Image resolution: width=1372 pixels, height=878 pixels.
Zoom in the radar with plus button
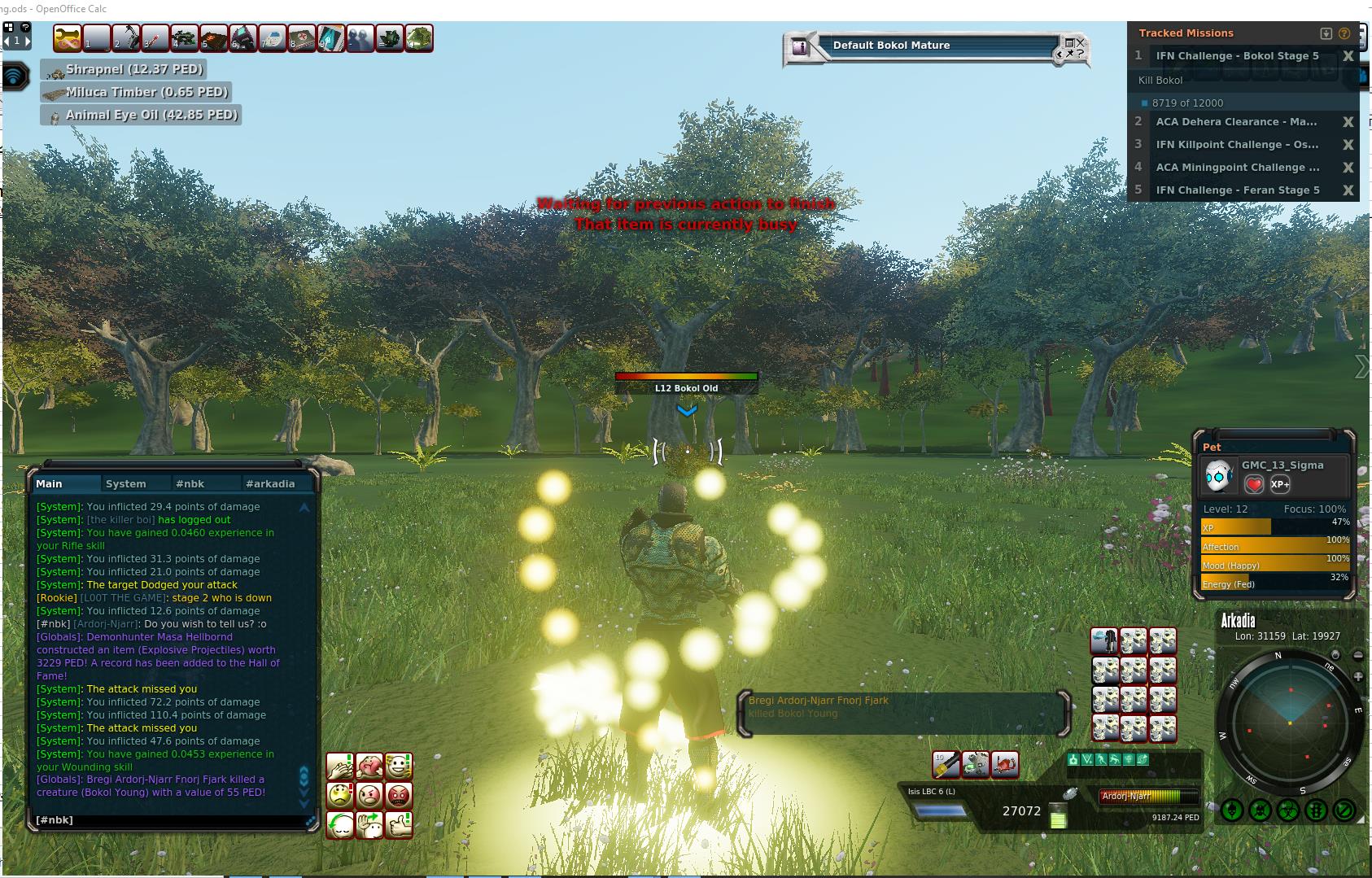click(x=1358, y=677)
